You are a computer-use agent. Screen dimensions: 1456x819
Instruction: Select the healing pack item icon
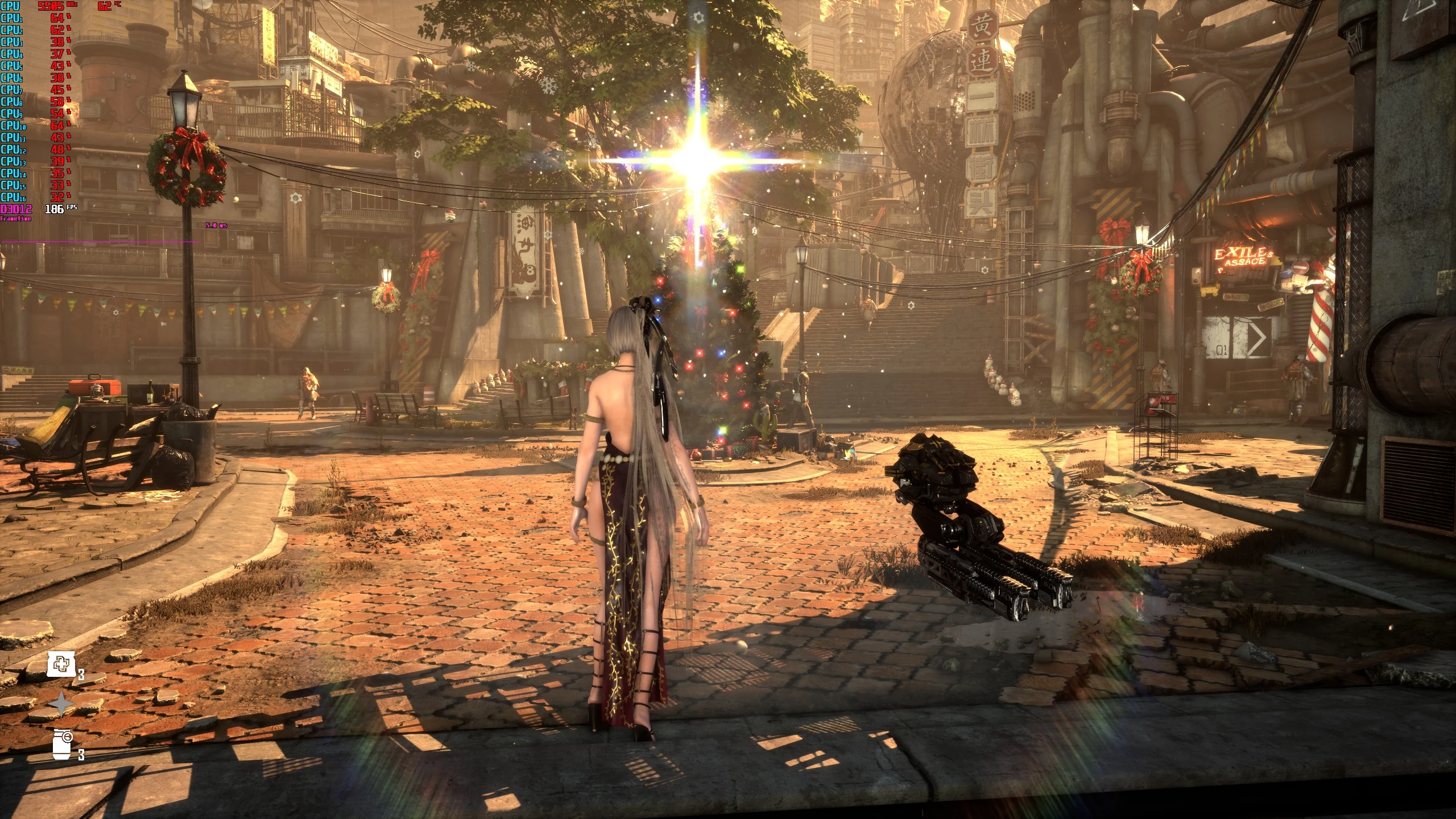coord(61,665)
